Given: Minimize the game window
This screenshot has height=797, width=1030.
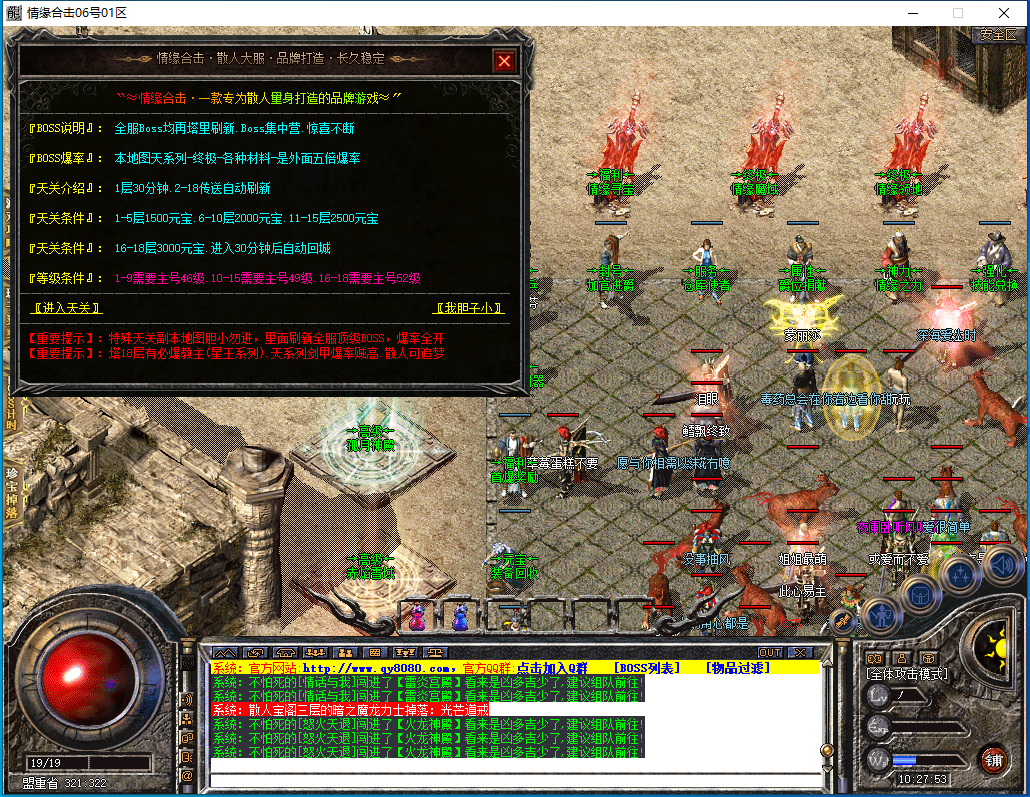Looking at the screenshot, I should [x=912, y=13].
